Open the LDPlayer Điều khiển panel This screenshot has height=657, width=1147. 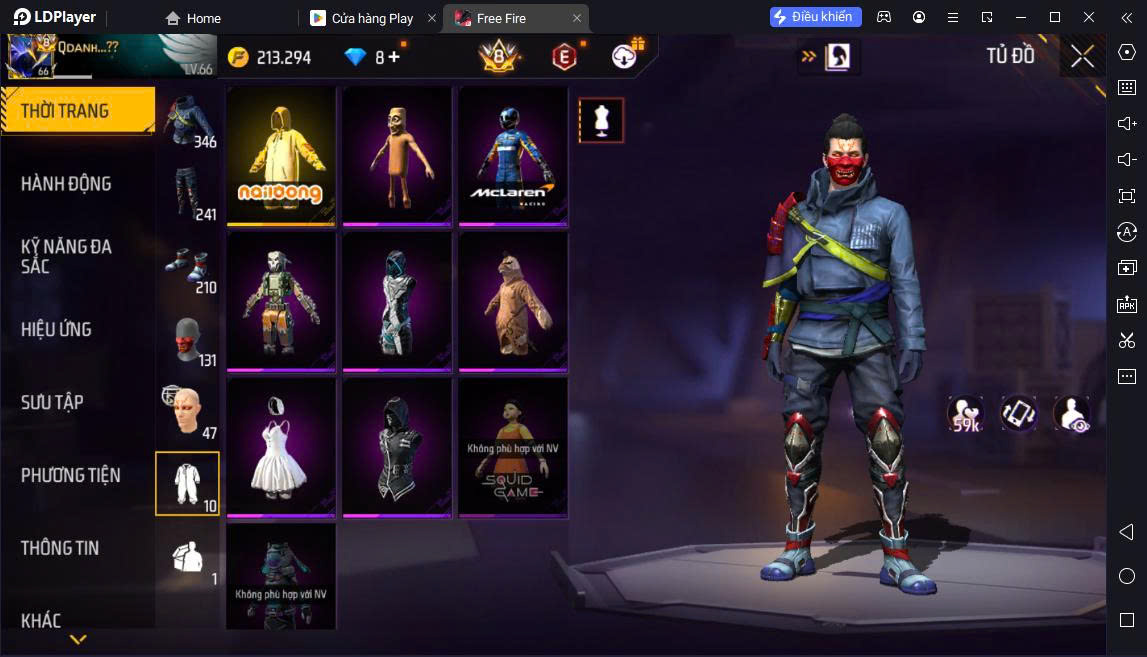point(815,17)
